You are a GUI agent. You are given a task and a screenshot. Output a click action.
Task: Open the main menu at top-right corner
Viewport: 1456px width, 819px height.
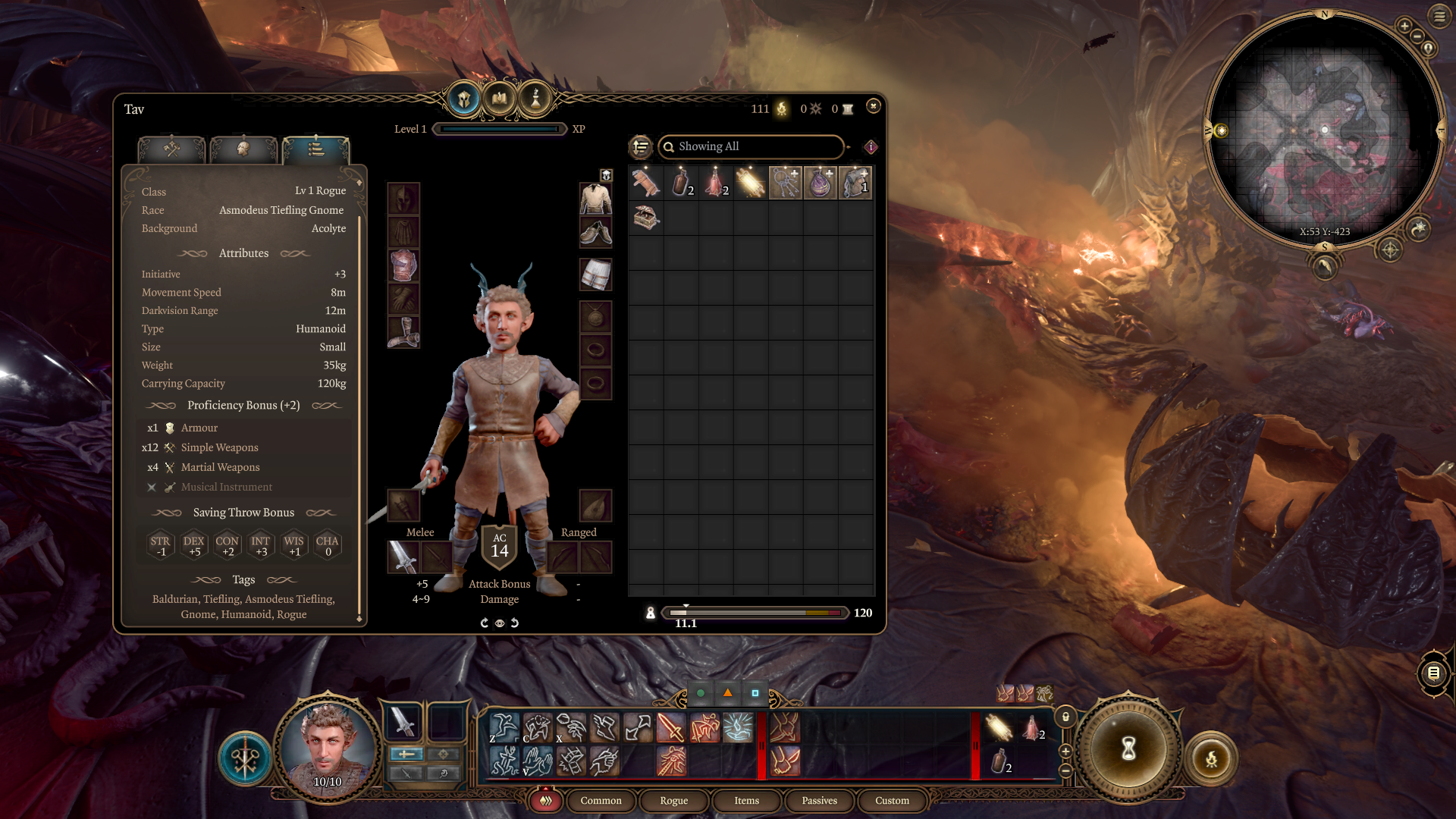coord(1439,16)
